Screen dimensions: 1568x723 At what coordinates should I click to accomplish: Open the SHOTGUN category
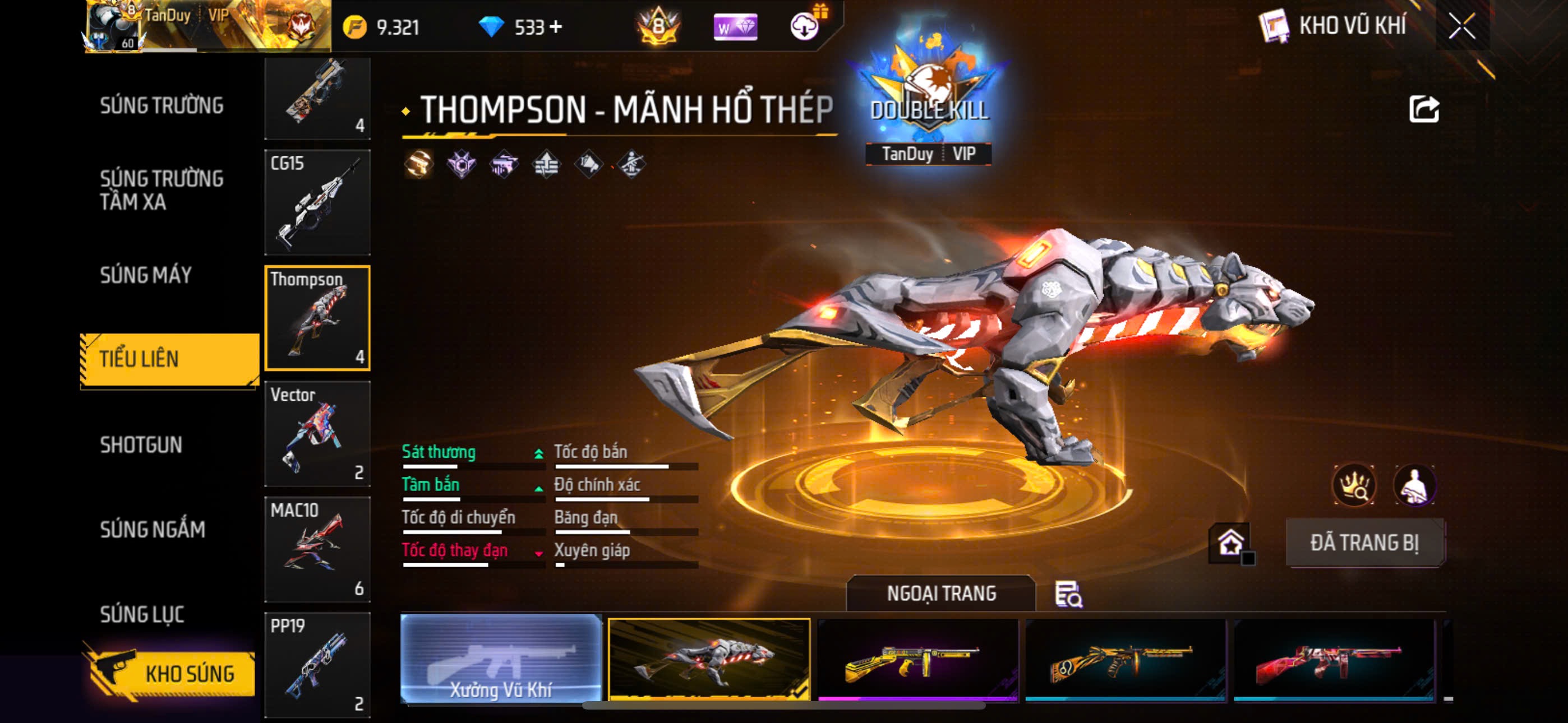pos(141,445)
